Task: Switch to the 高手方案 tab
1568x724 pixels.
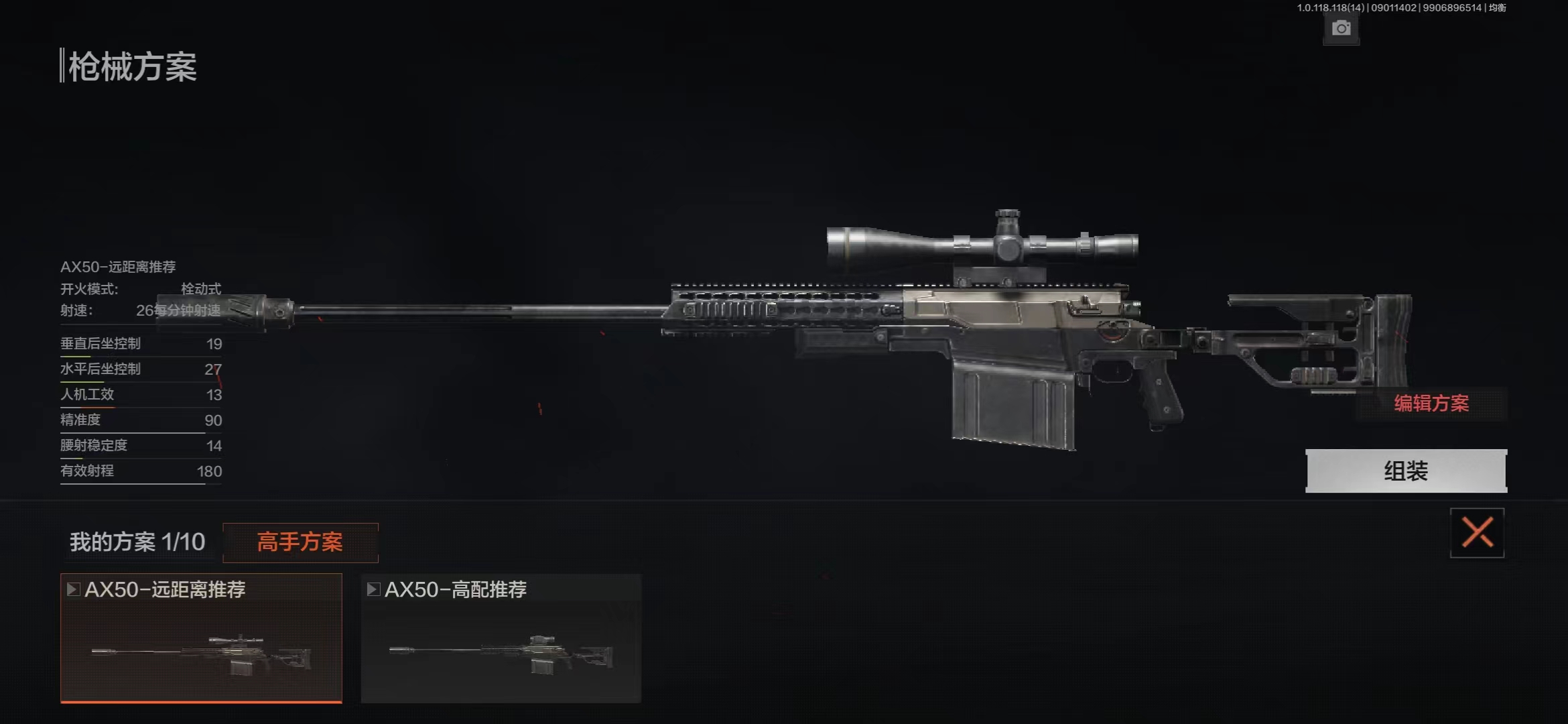Action: coord(300,542)
